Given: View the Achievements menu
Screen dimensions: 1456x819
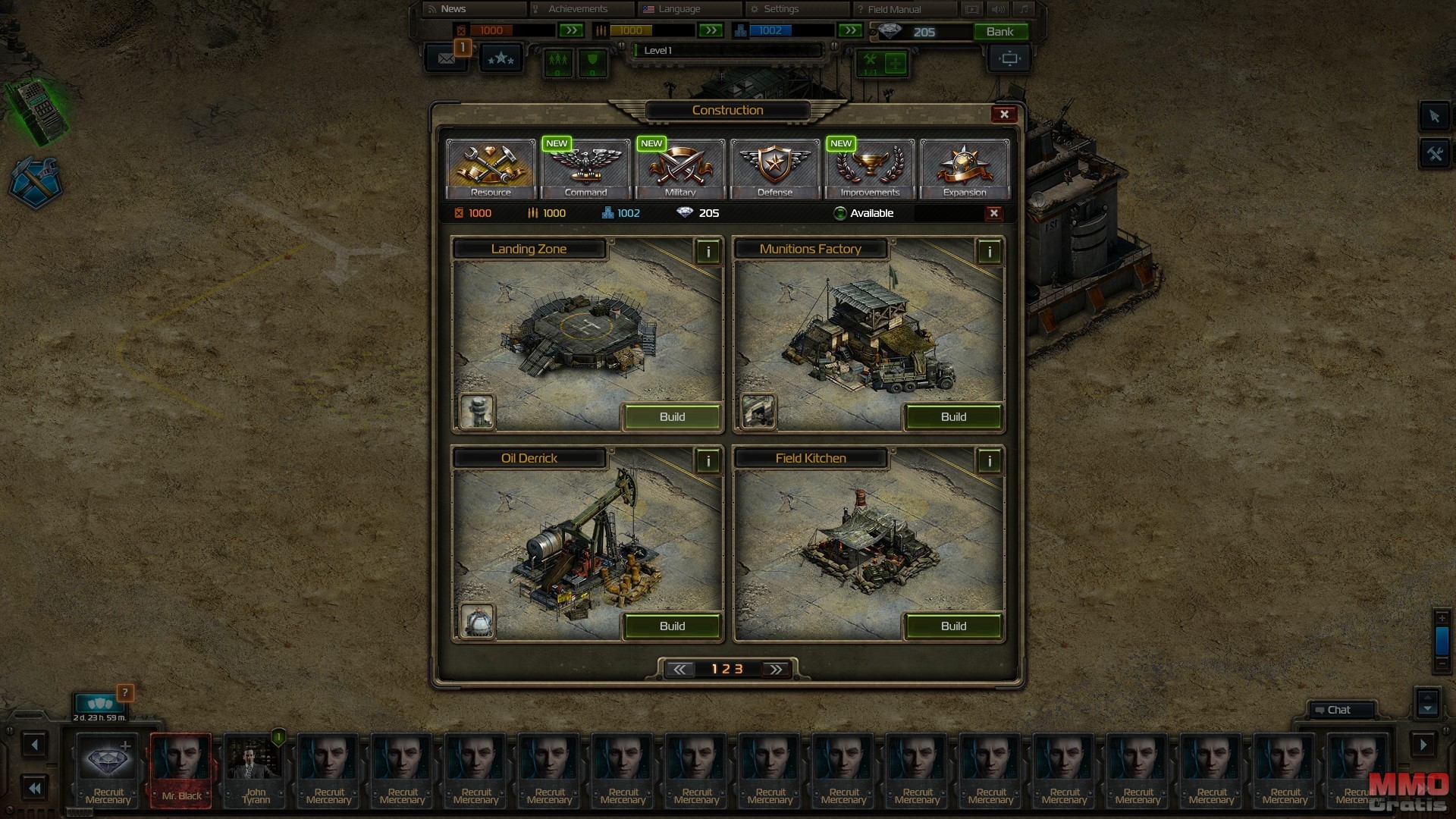Looking at the screenshot, I should [x=578, y=9].
